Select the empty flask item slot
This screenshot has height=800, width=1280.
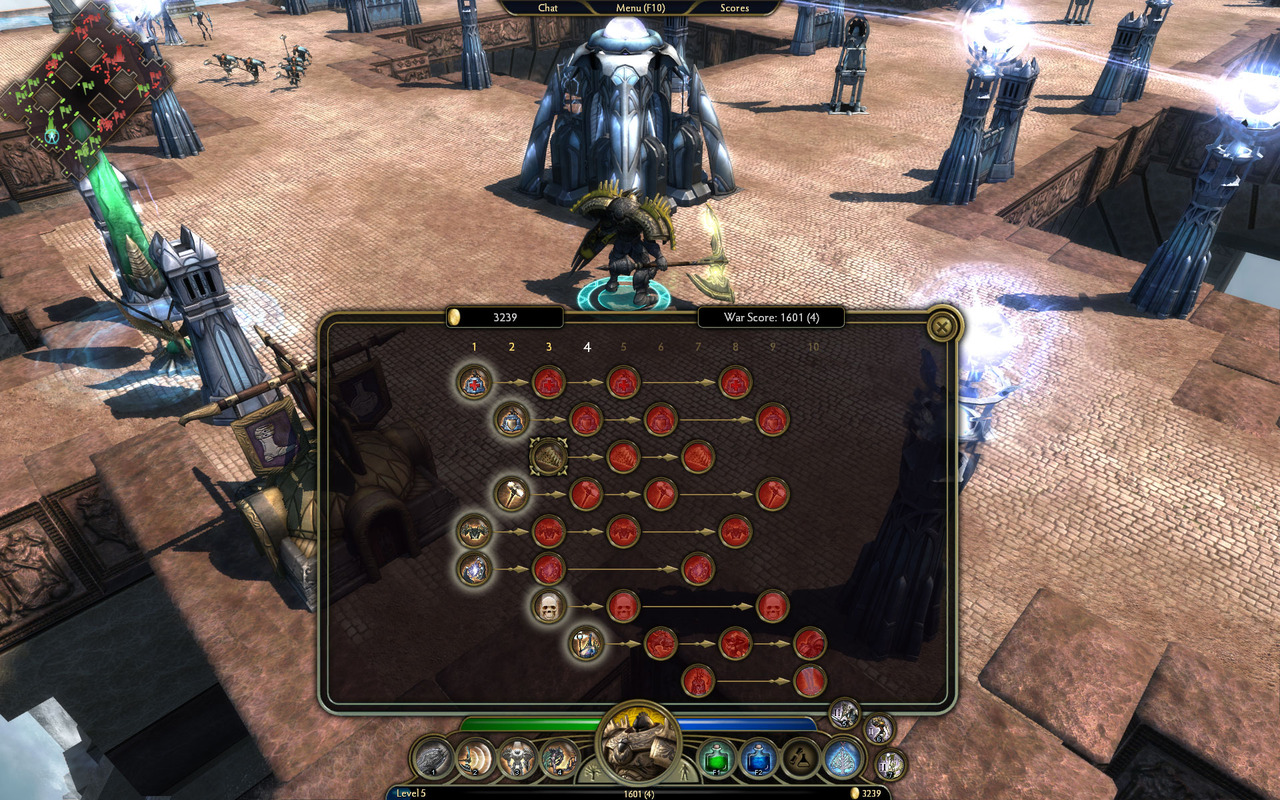pyautogui.click(x=801, y=758)
